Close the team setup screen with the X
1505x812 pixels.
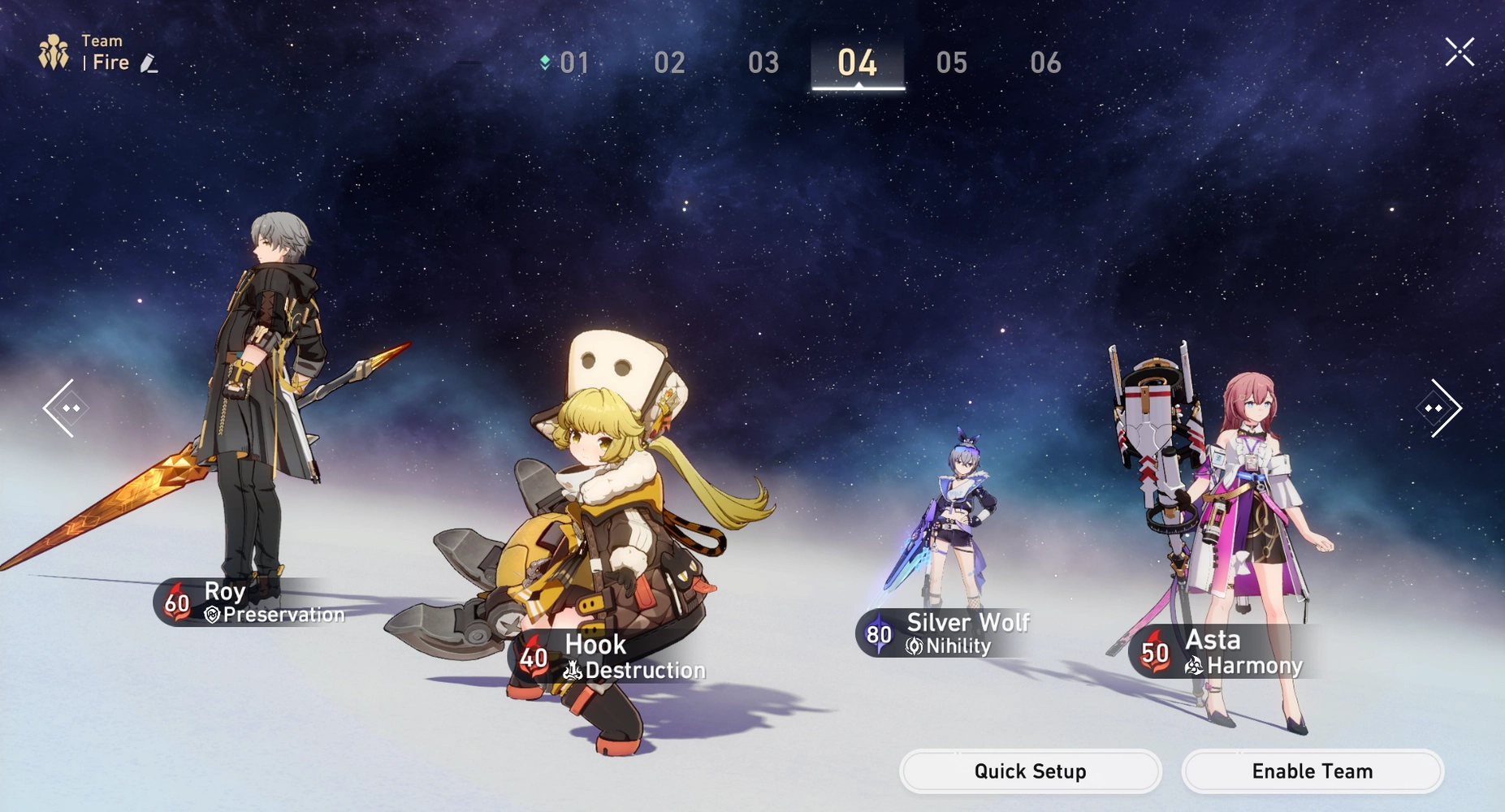[1460, 52]
